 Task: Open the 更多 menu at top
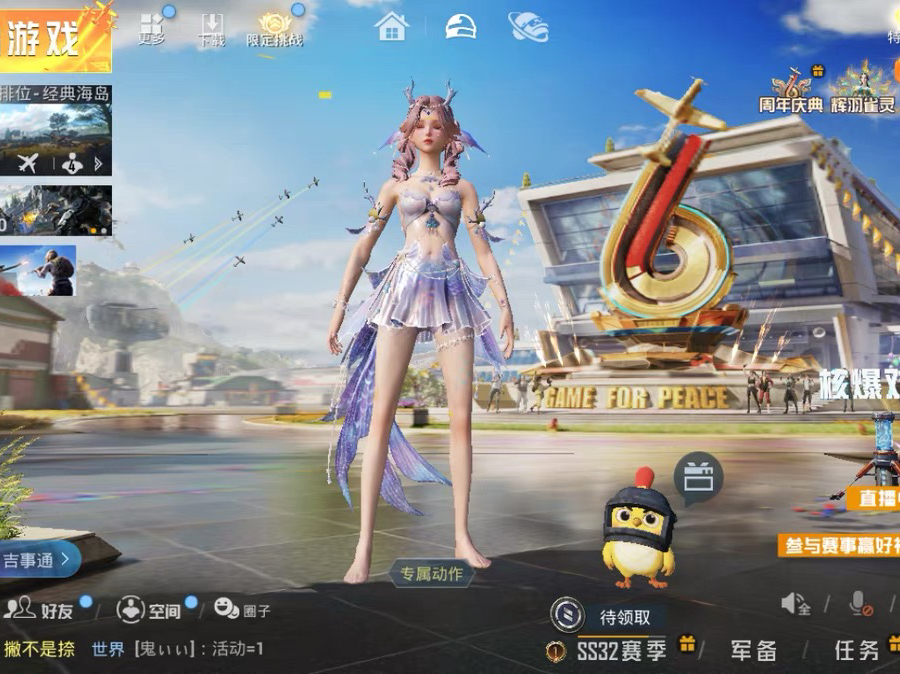[151, 27]
